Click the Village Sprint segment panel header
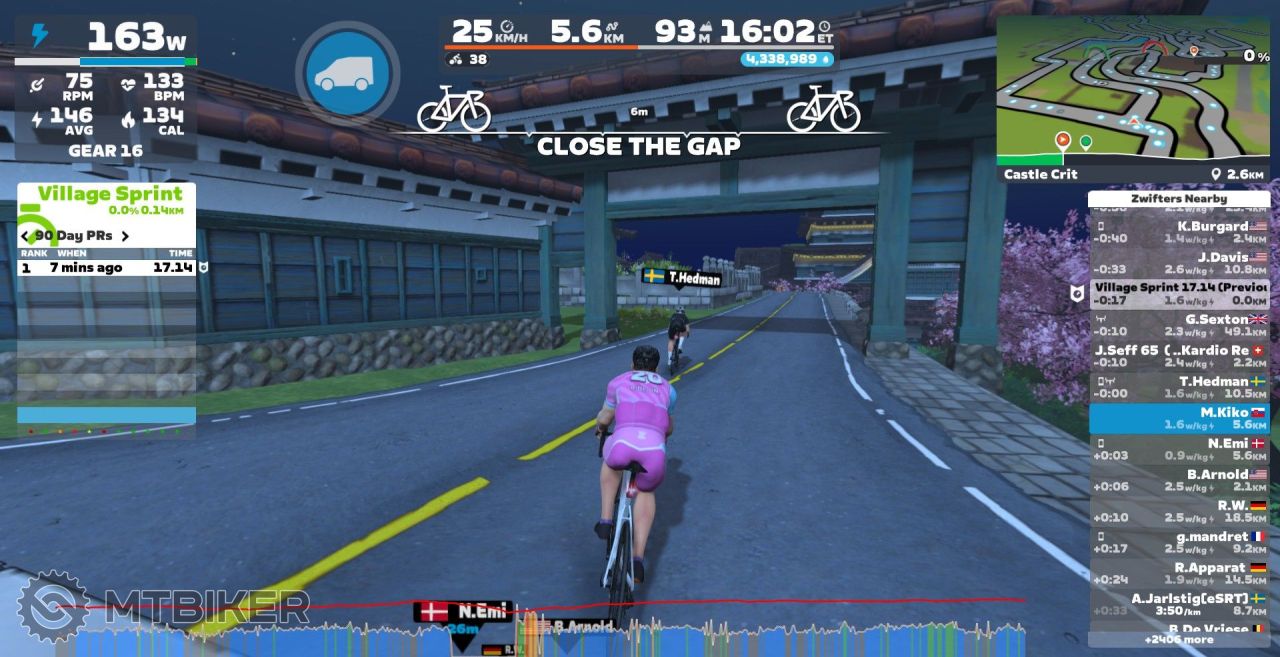This screenshot has width=1280, height=657. point(108,194)
